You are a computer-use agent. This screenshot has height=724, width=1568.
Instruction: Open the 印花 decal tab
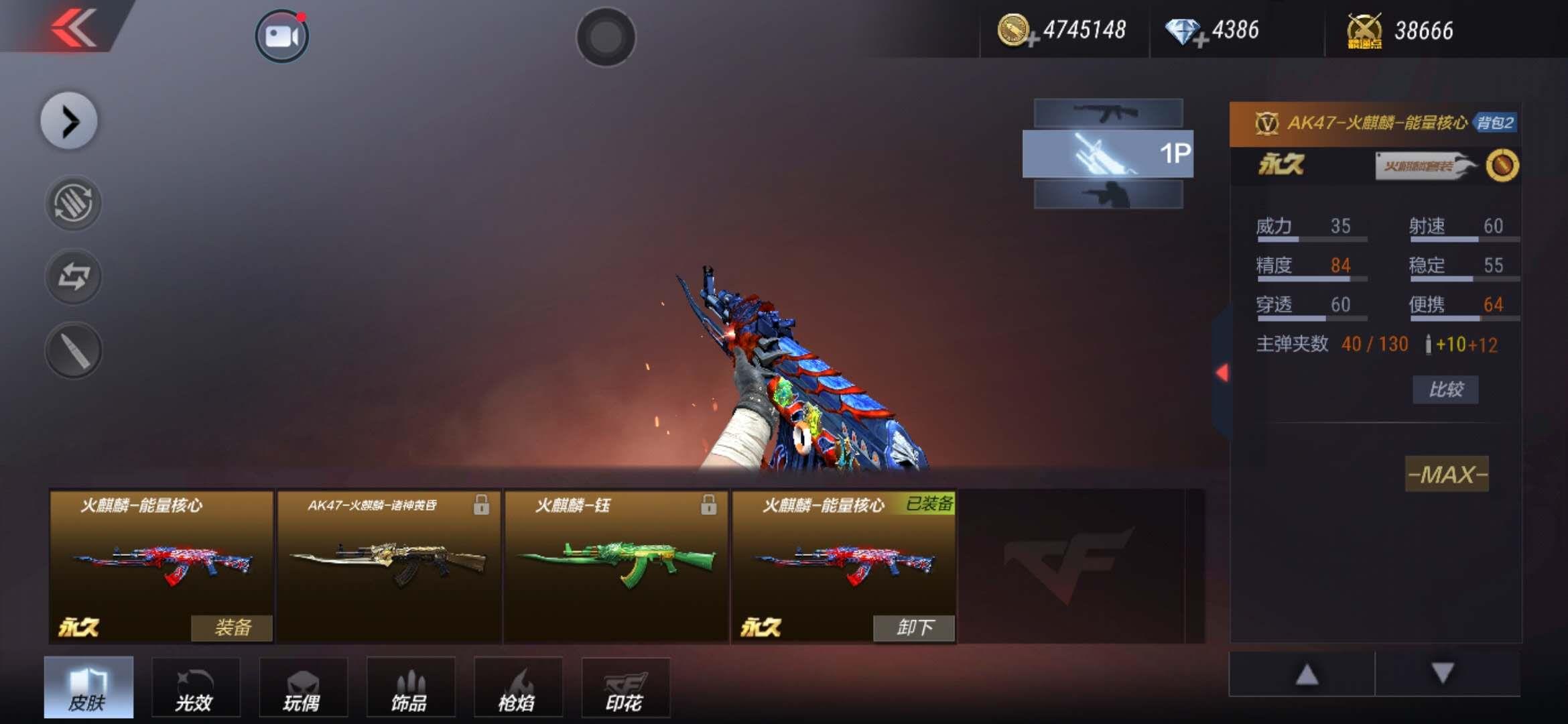[625, 688]
